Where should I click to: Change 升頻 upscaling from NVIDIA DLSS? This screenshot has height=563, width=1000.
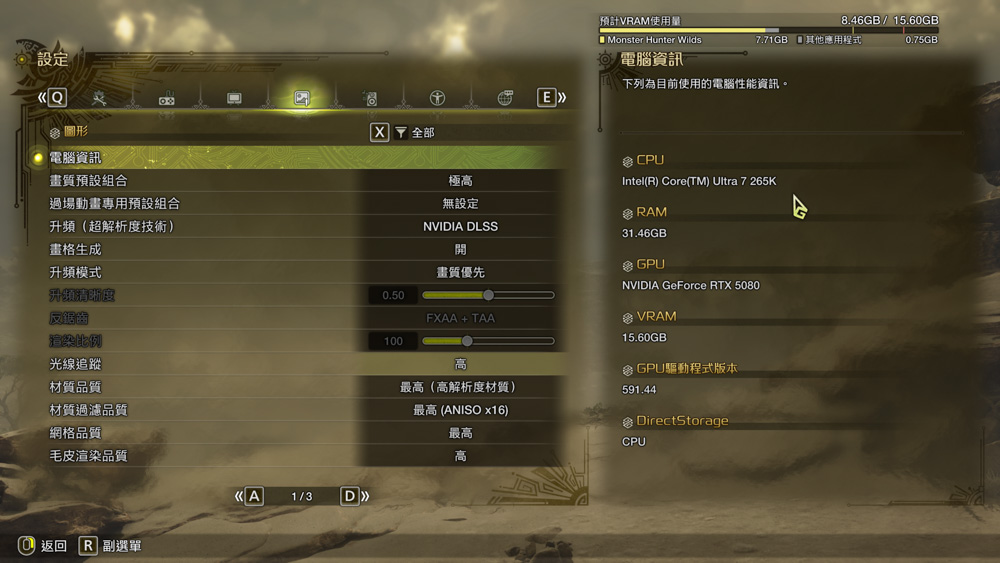(460, 227)
